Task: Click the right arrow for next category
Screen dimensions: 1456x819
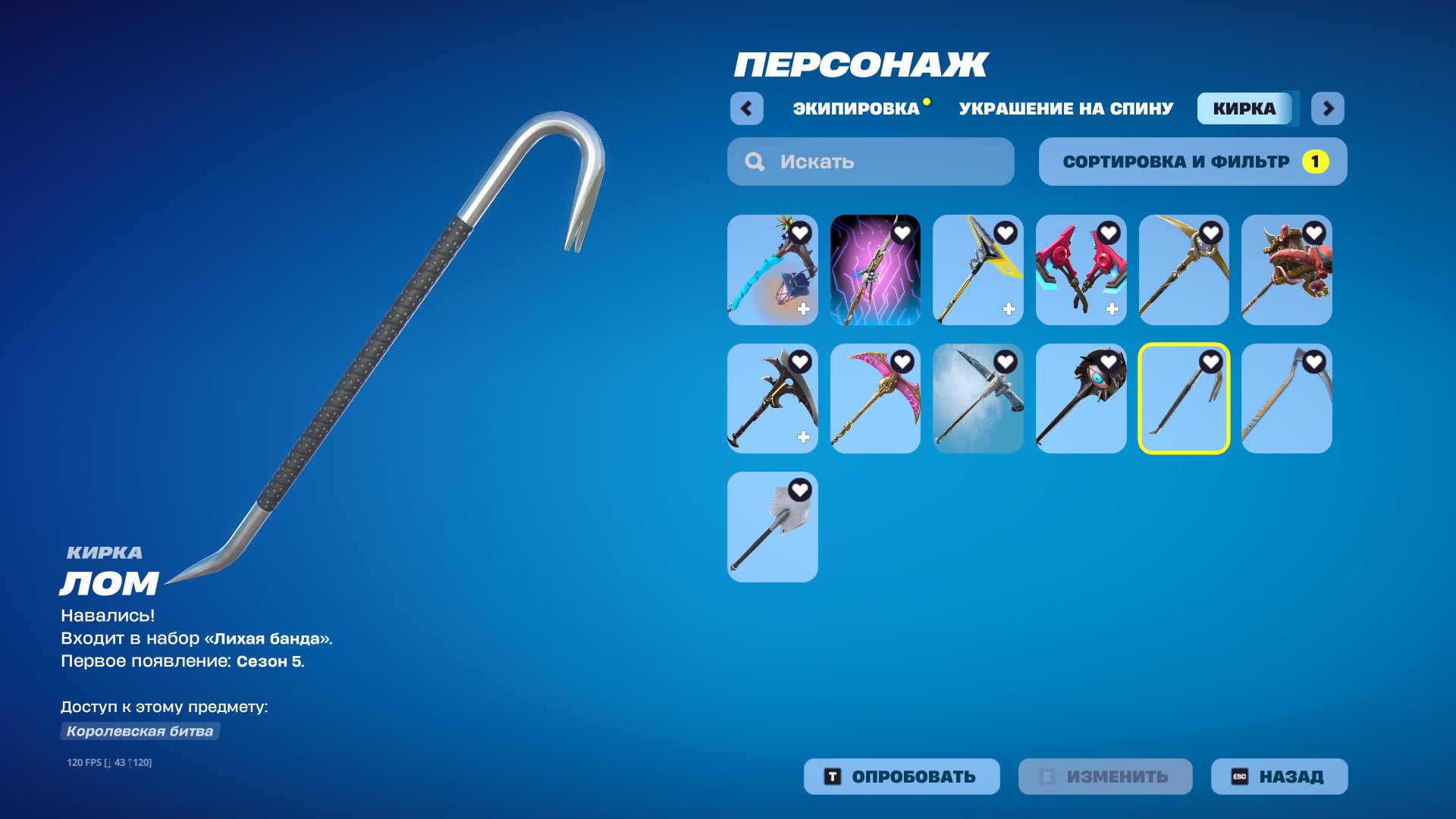Action: click(x=1329, y=108)
